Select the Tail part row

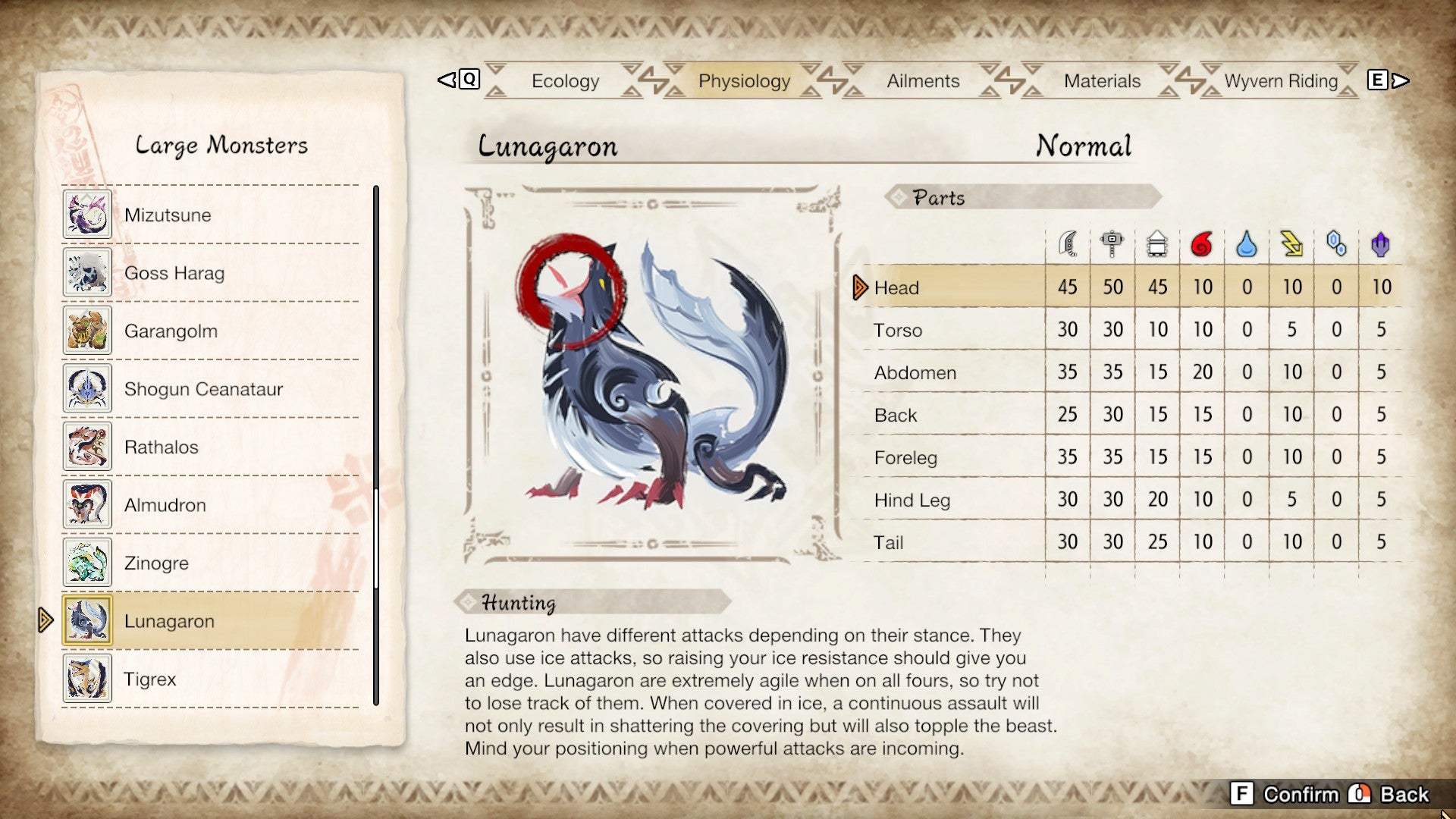tap(889, 541)
